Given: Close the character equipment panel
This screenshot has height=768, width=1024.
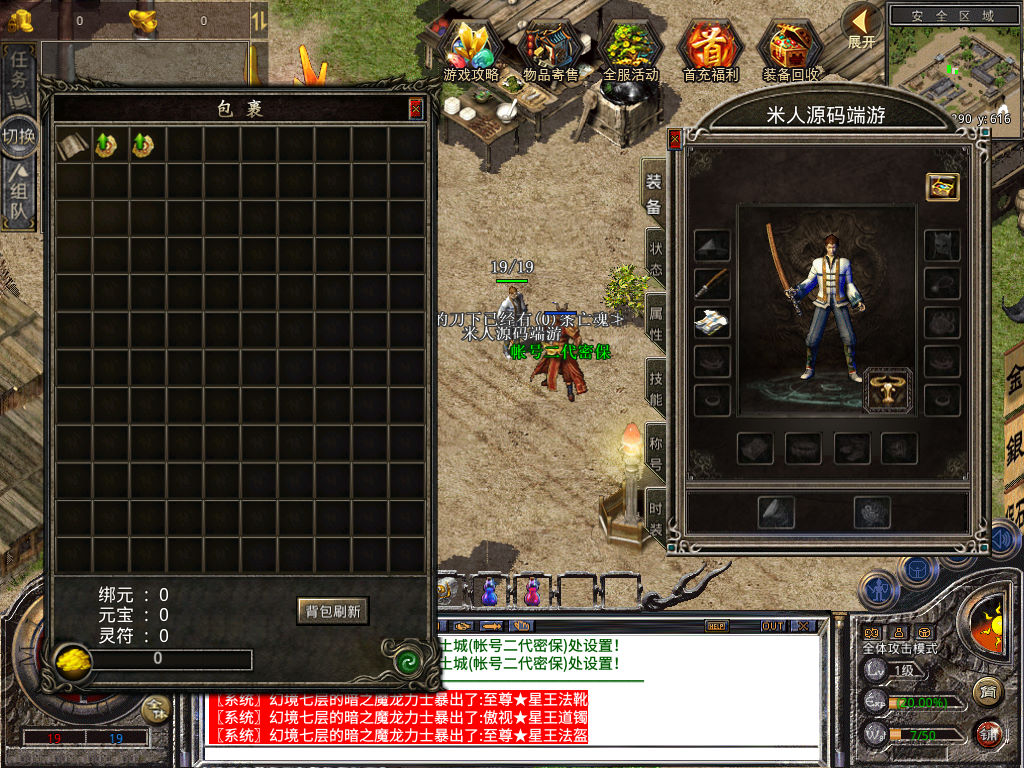Looking at the screenshot, I should click(675, 139).
